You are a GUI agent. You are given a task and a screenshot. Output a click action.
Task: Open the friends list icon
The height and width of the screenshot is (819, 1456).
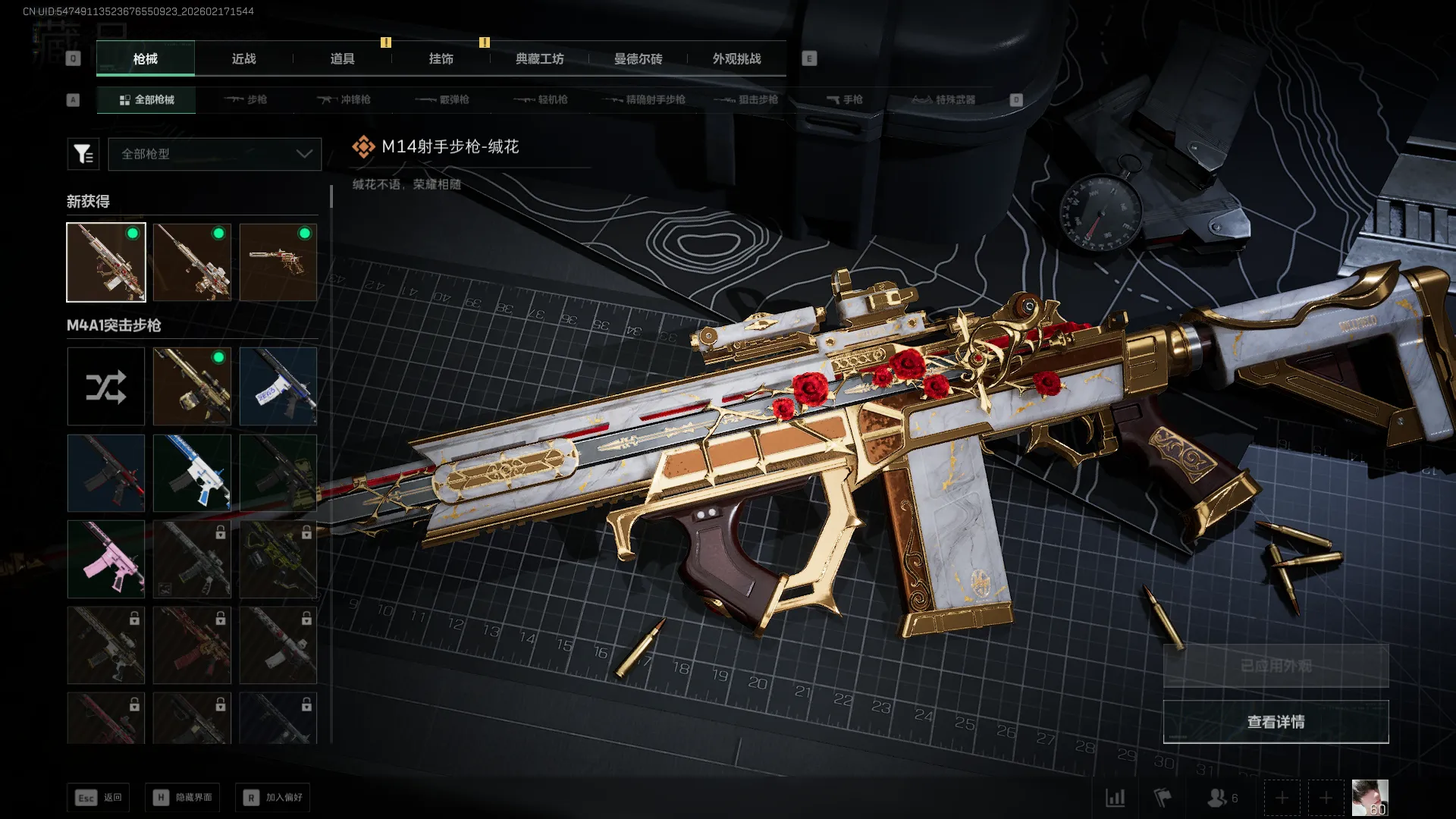(x=1222, y=798)
